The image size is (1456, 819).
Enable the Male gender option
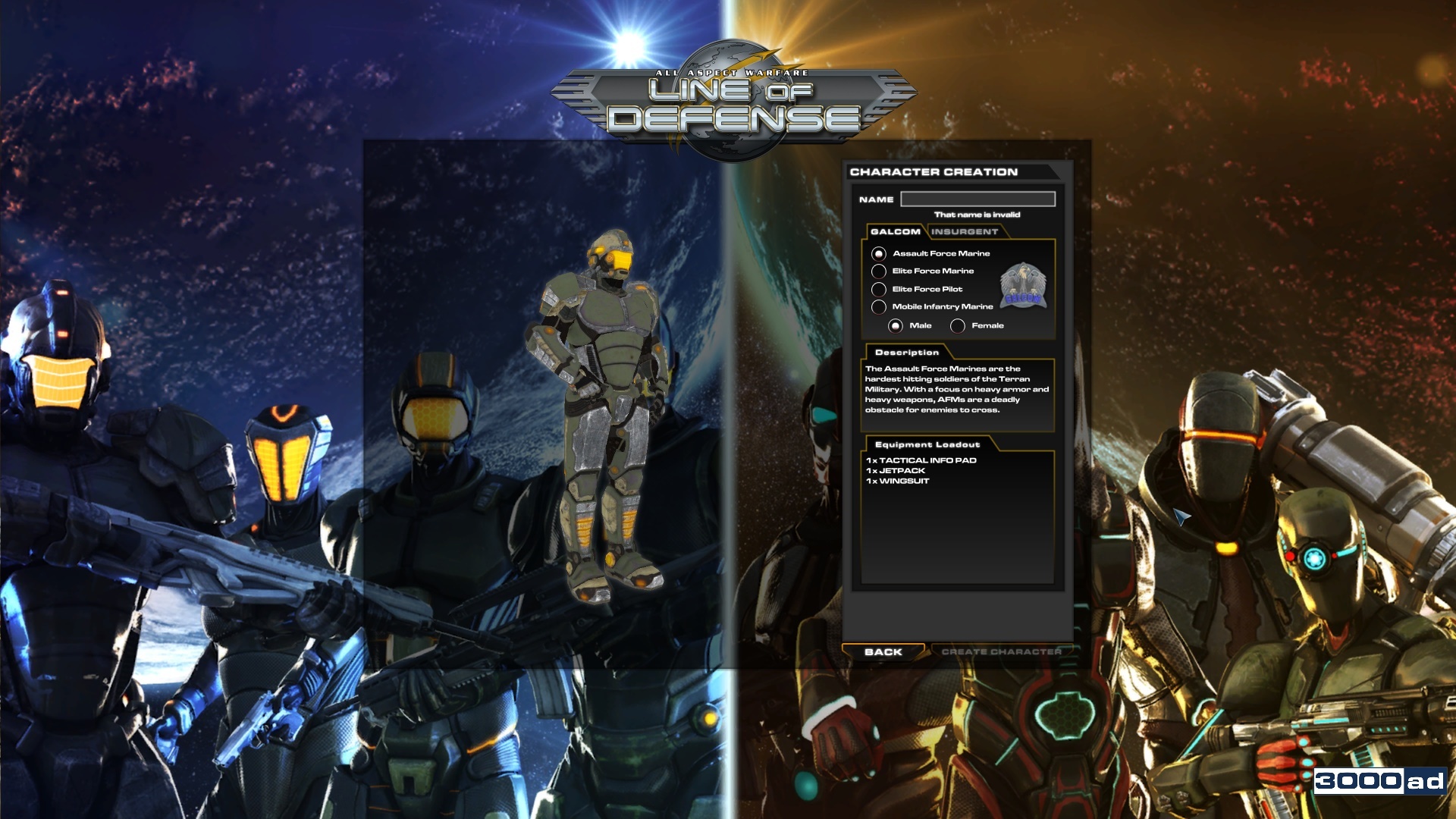click(x=897, y=325)
